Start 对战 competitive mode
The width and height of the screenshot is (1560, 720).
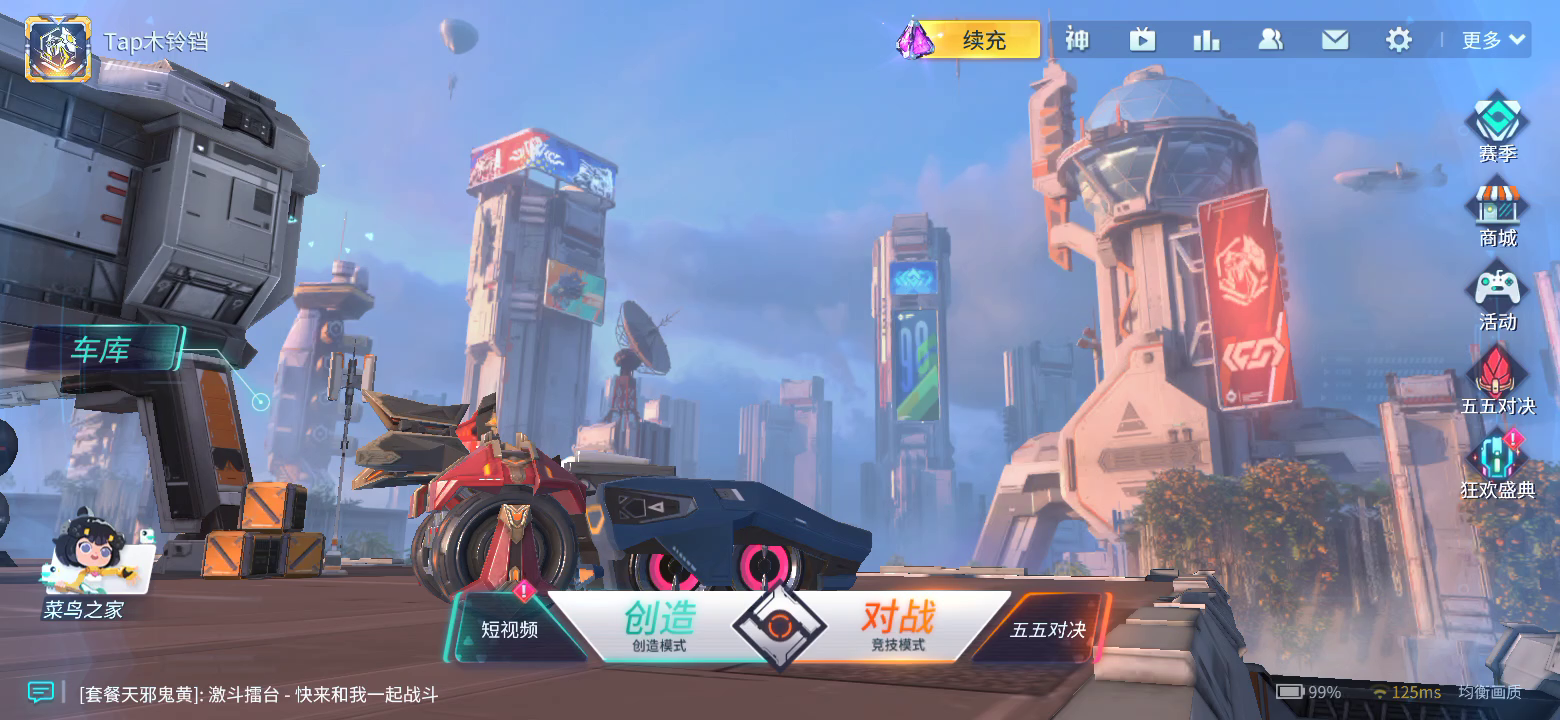(x=897, y=627)
